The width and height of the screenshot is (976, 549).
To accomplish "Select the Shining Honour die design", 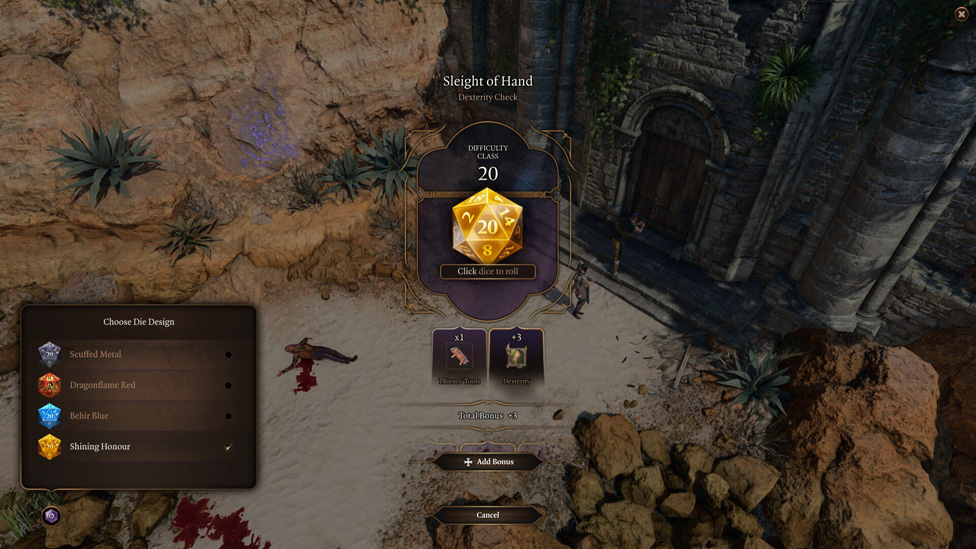I will pyautogui.click(x=138, y=447).
